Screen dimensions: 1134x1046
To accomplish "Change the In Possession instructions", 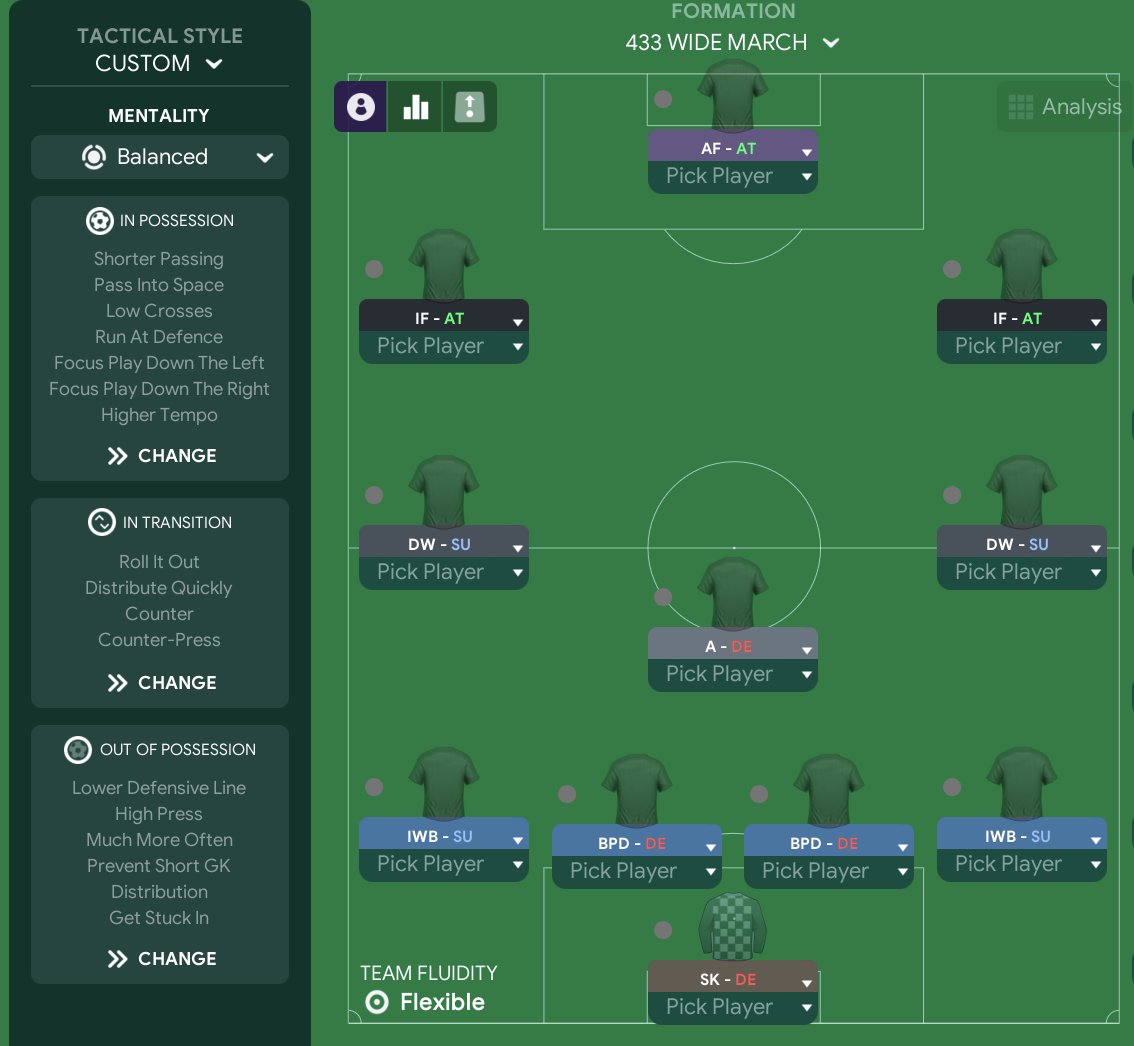I will tap(160, 456).
